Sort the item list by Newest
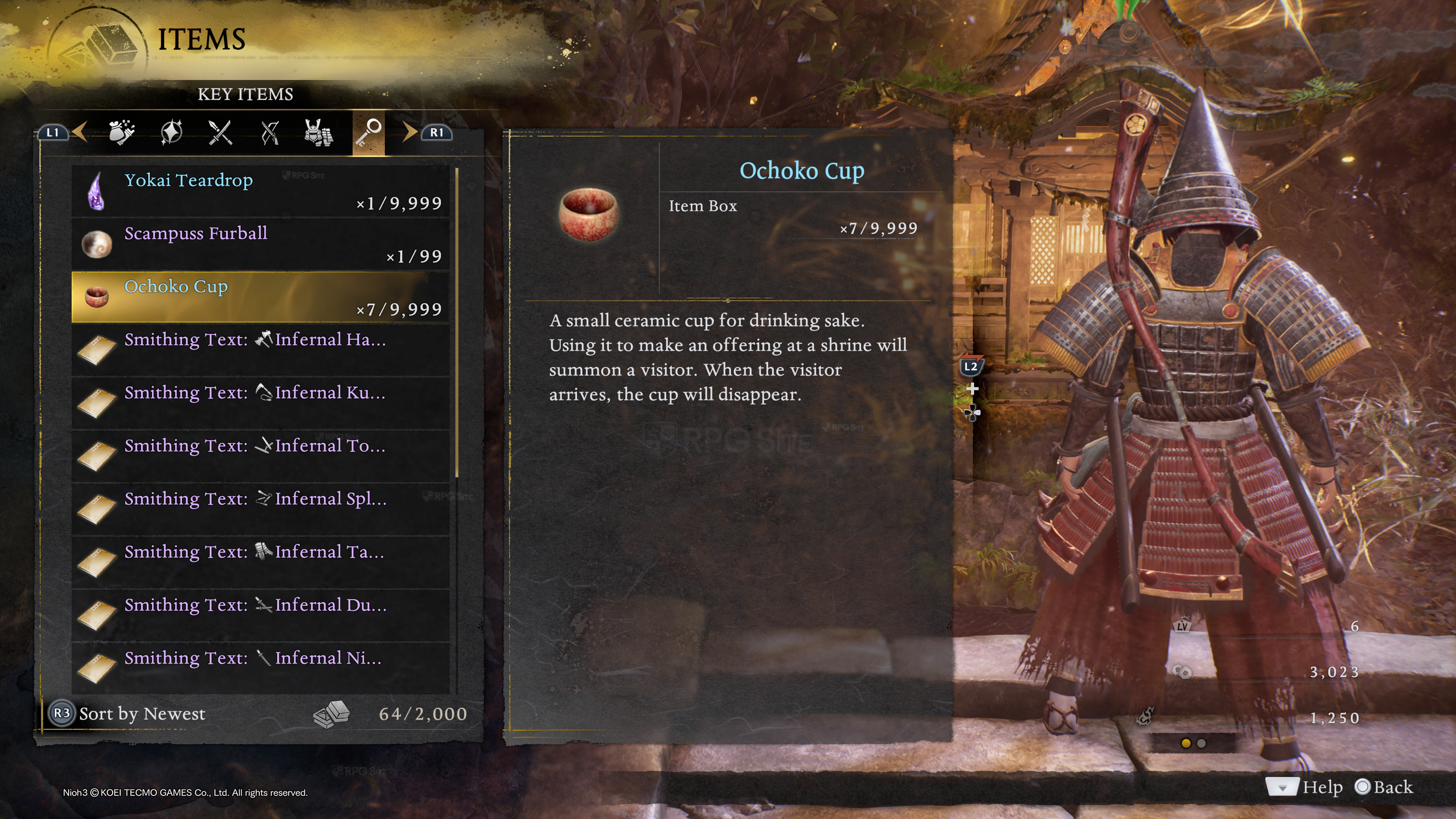The height and width of the screenshot is (819, 1456). 128,714
